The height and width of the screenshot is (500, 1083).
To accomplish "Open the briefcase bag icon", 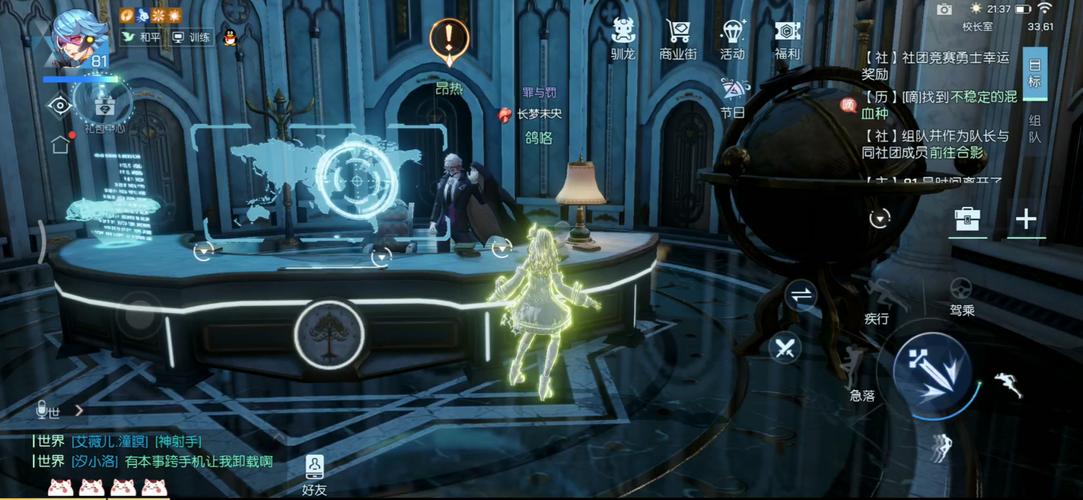I will click(967, 219).
